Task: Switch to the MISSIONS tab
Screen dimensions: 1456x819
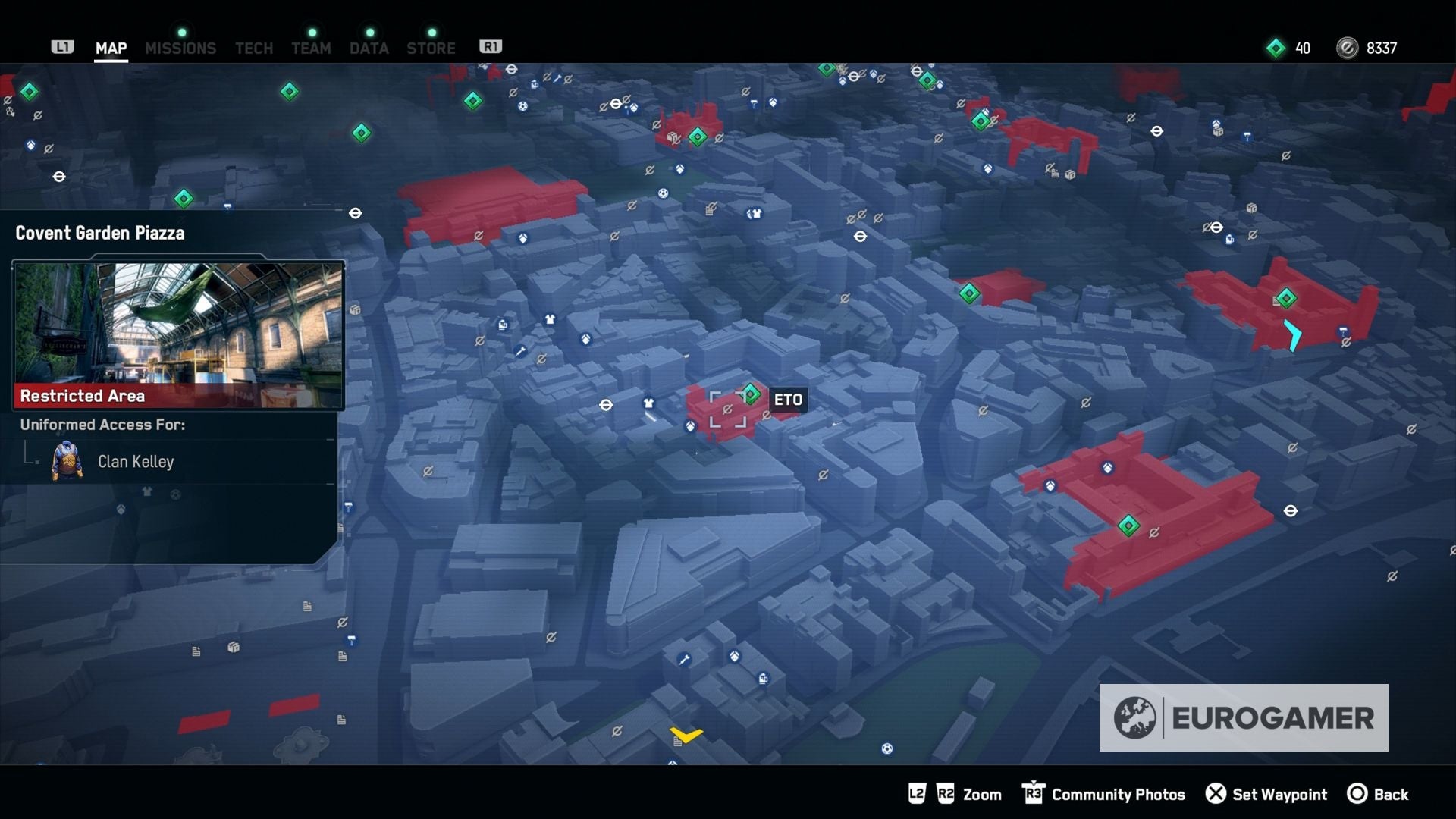Action: pyautogui.click(x=180, y=48)
